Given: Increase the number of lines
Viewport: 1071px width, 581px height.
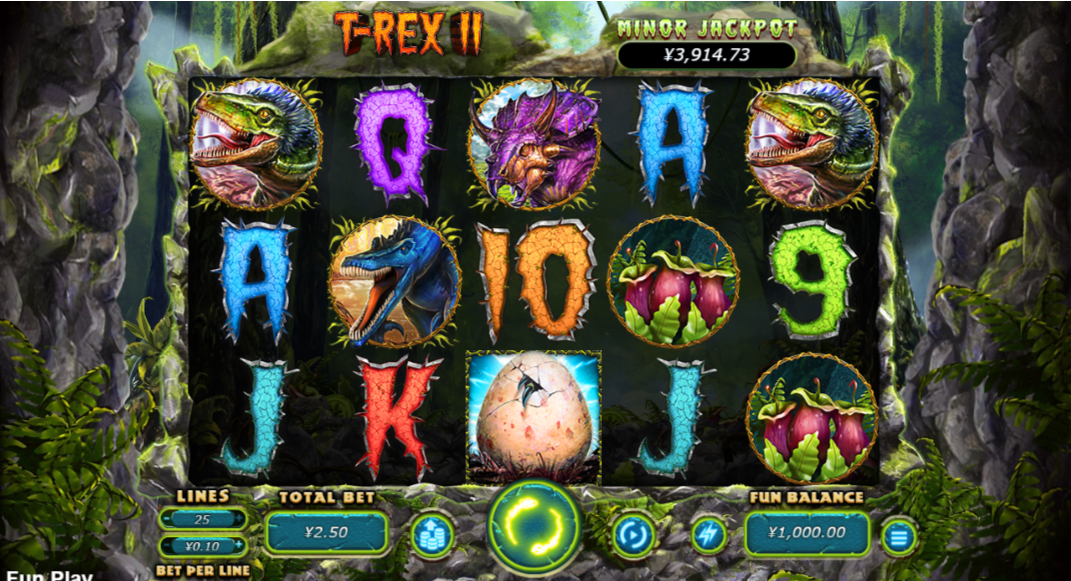Looking at the screenshot, I should pos(239,519).
